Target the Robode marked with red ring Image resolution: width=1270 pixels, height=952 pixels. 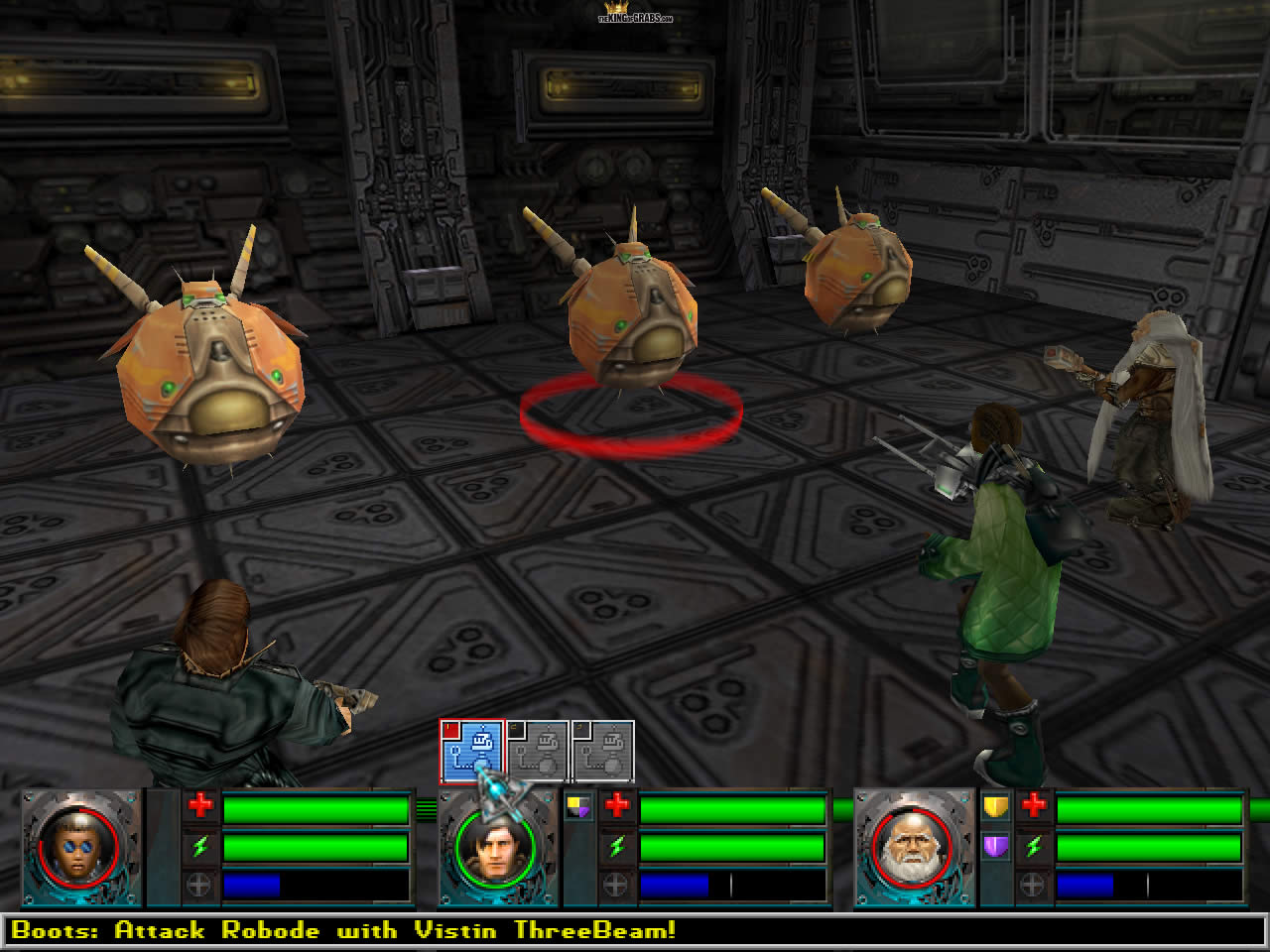pos(632,317)
